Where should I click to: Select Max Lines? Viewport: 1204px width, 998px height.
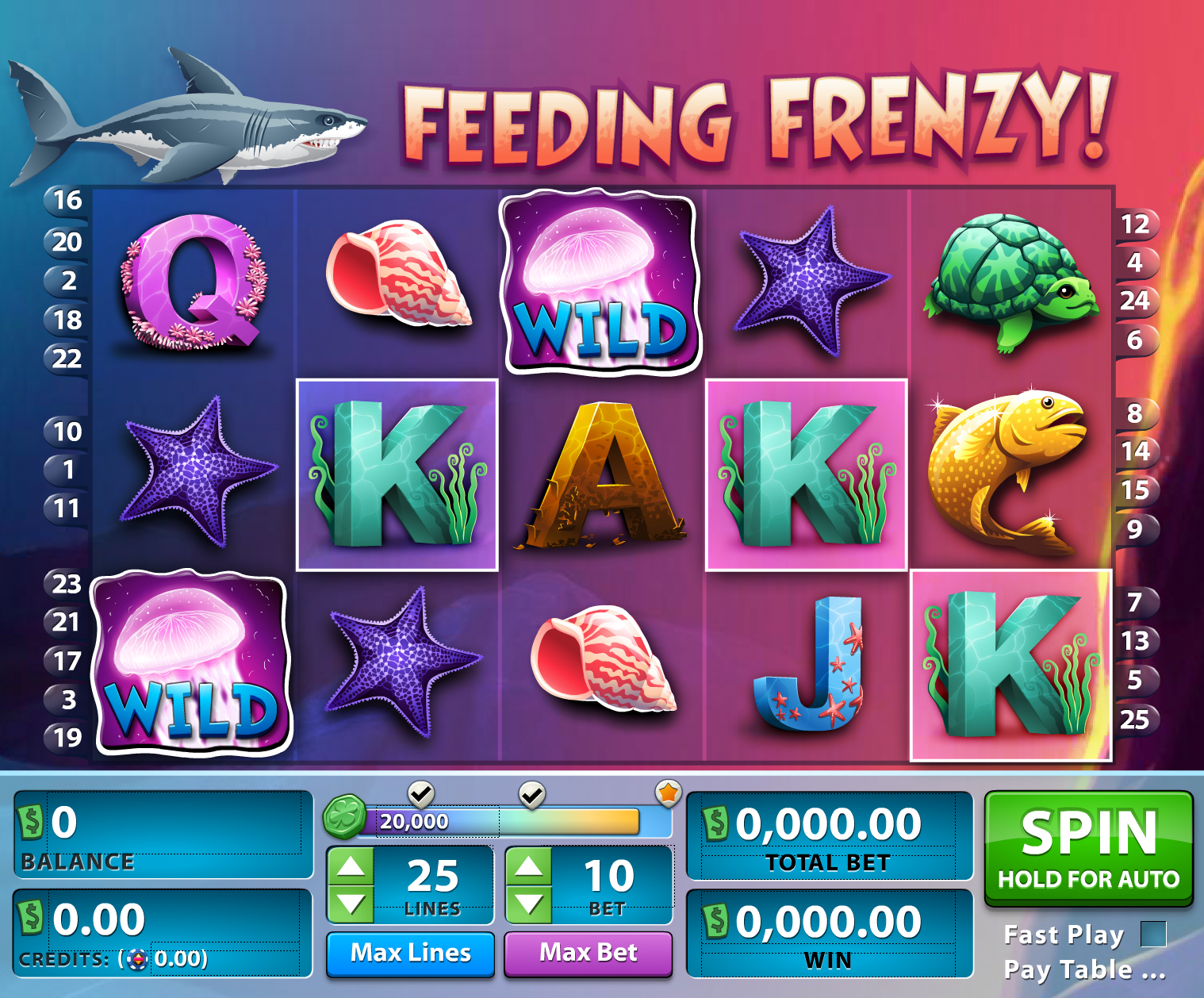410,953
